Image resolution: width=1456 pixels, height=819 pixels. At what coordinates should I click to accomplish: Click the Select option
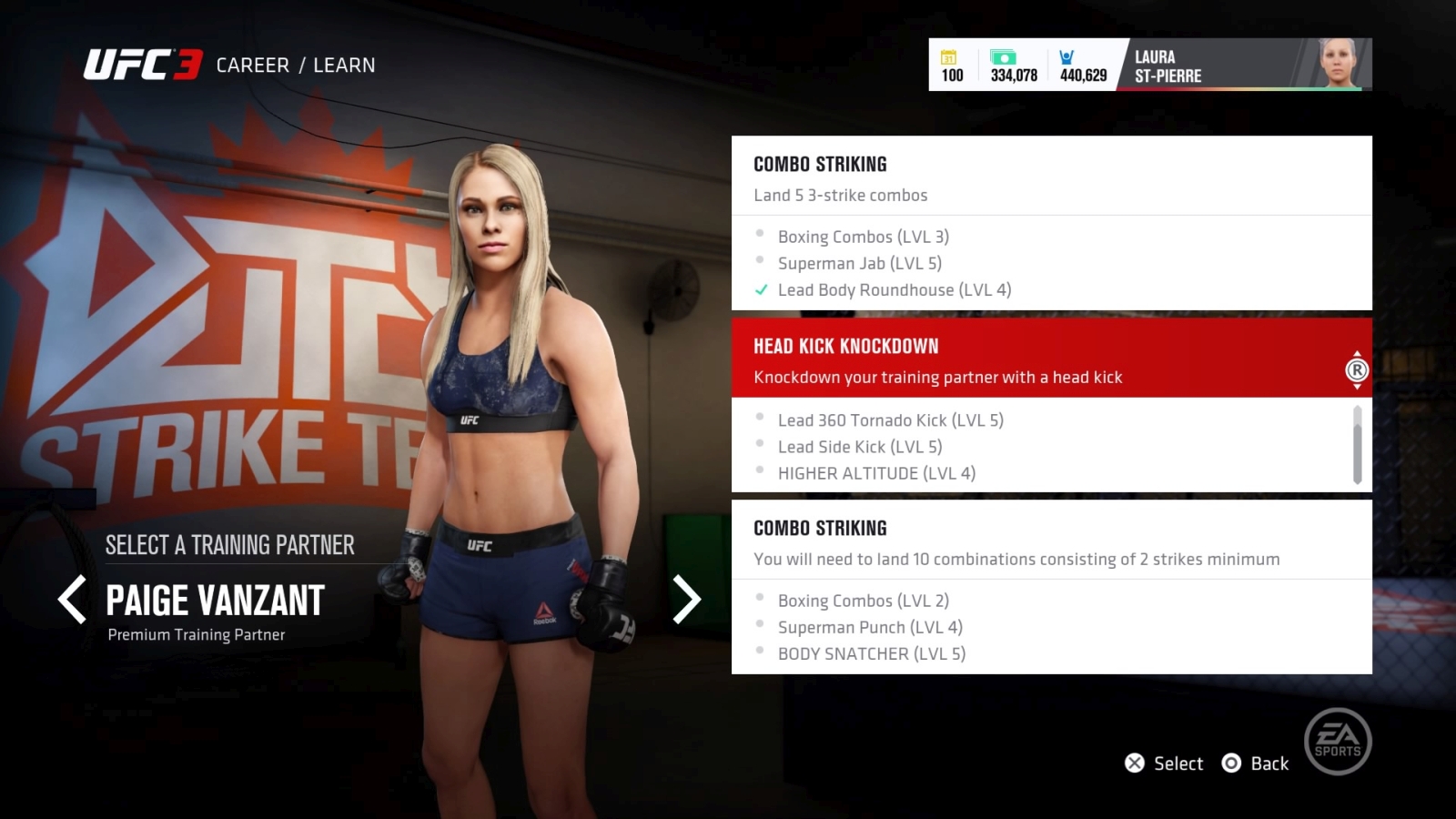point(1165,763)
